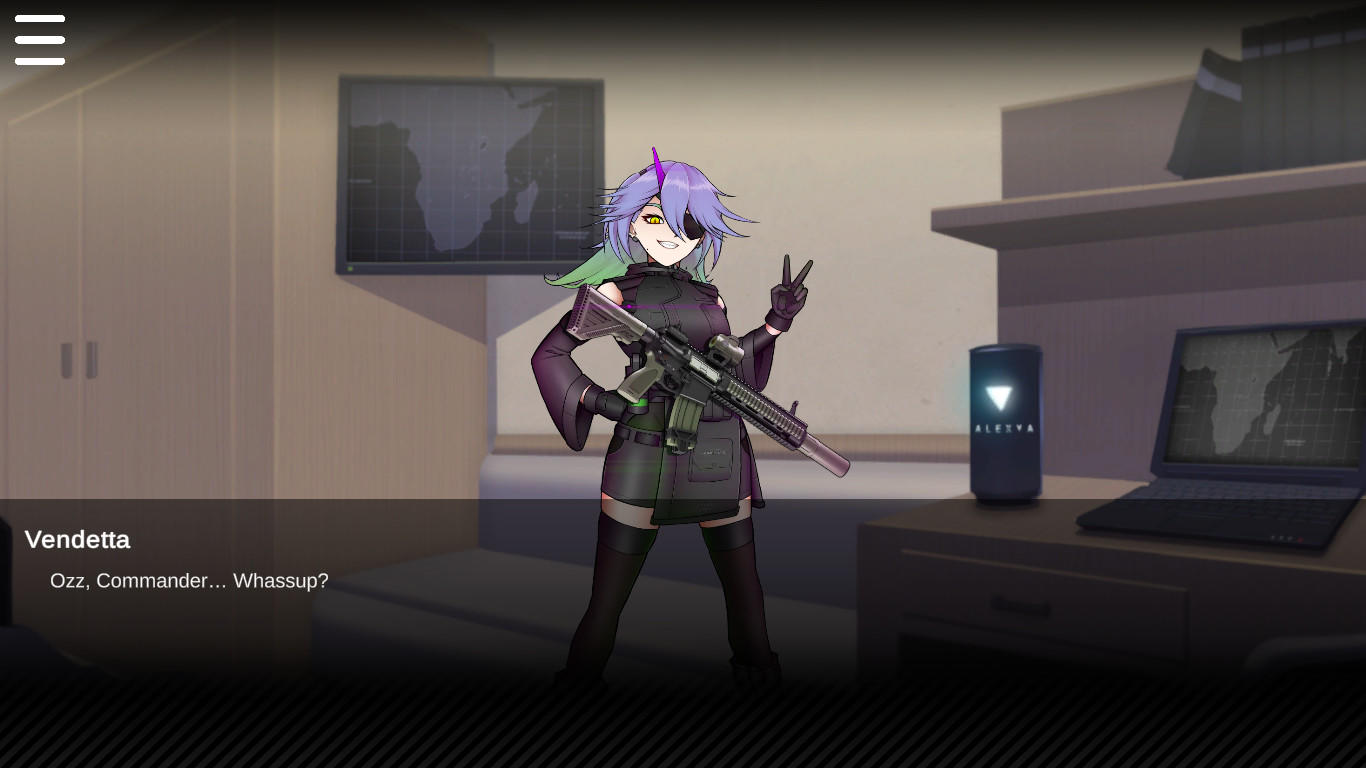Advance the dialogue by clicking the spoken text
The image size is (1366, 768).
[x=190, y=581]
